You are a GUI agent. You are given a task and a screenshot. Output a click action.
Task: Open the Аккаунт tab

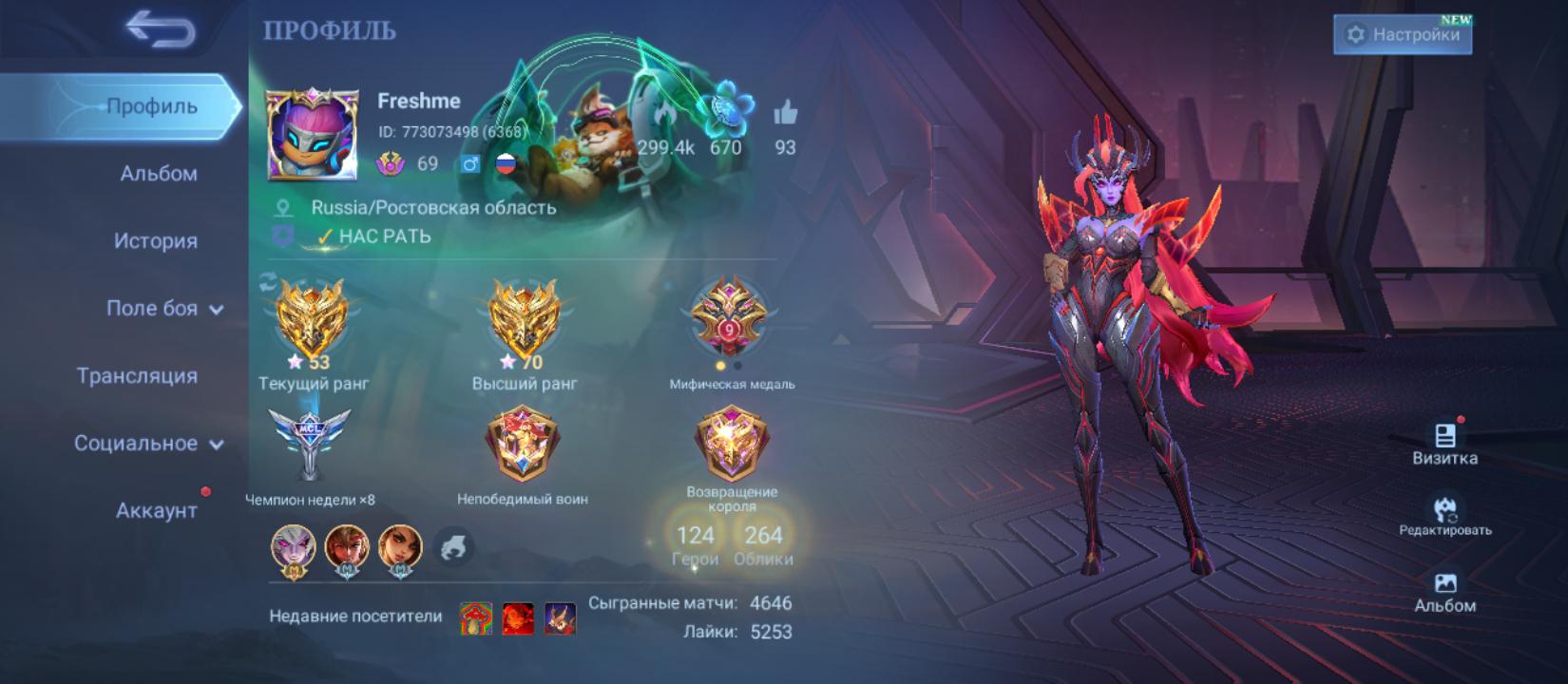coord(156,511)
